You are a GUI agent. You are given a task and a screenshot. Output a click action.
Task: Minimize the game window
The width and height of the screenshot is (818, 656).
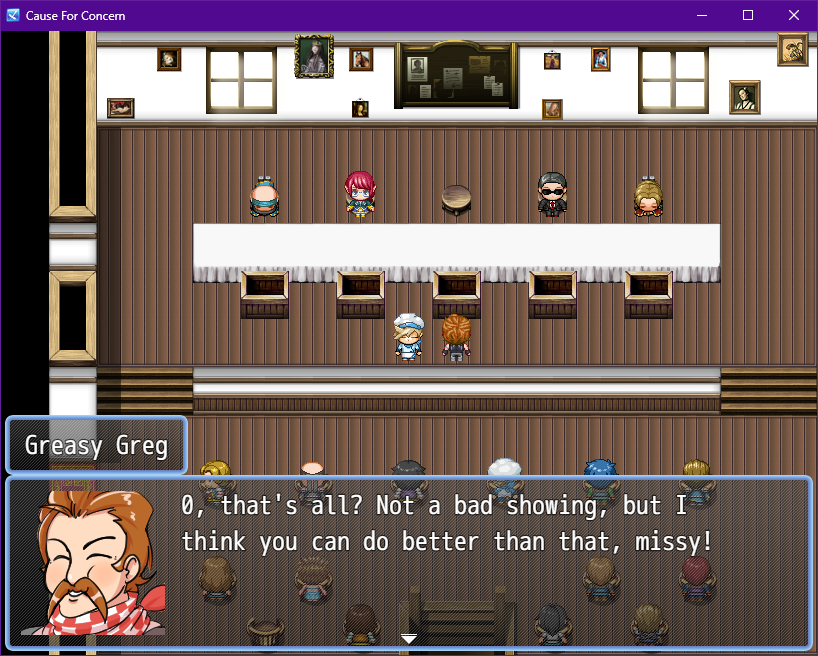(702, 16)
